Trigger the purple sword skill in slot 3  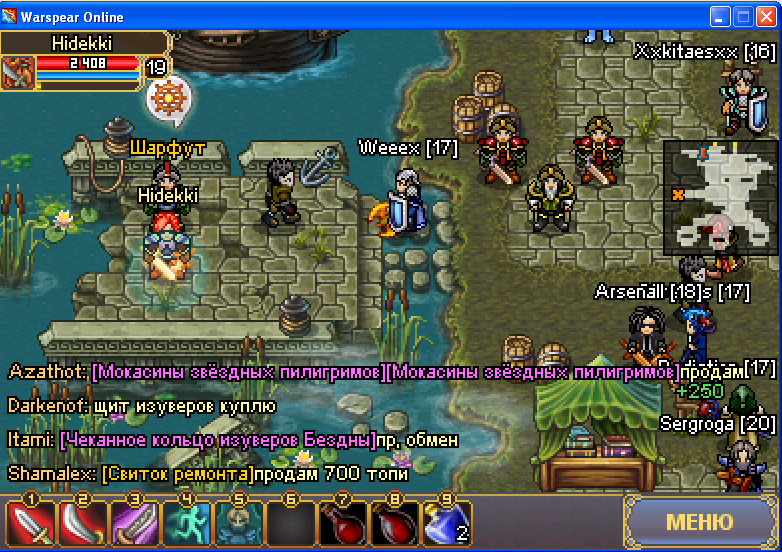(x=135, y=523)
